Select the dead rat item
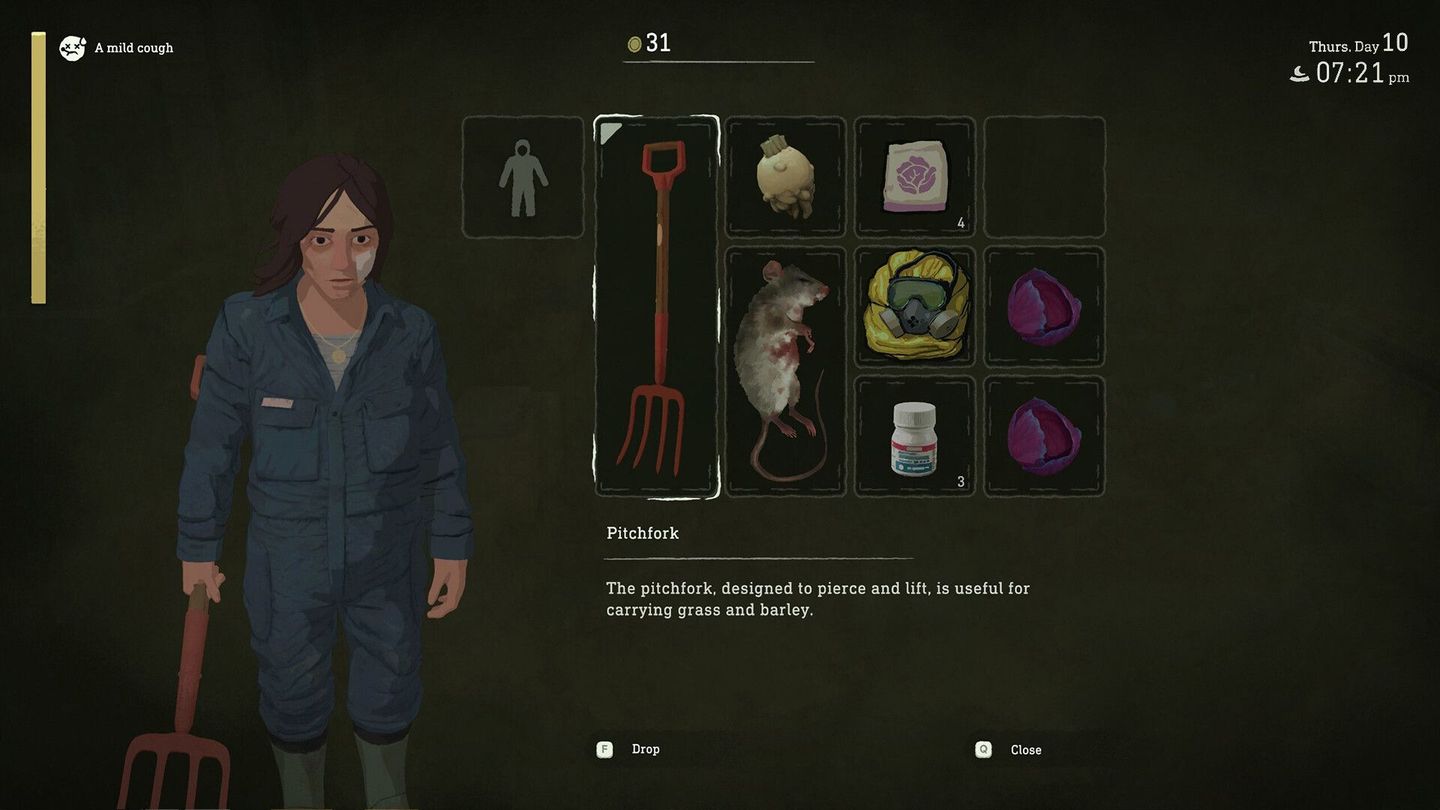 click(785, 370)
